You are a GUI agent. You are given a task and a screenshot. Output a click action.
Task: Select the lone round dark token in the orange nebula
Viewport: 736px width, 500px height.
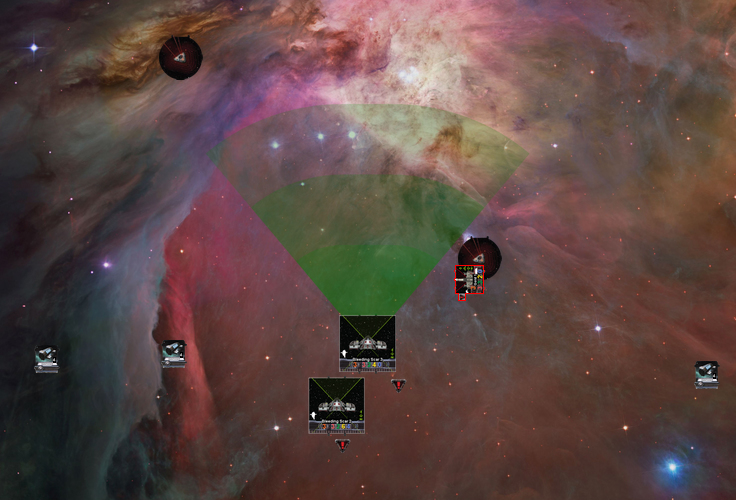(180, 57)
